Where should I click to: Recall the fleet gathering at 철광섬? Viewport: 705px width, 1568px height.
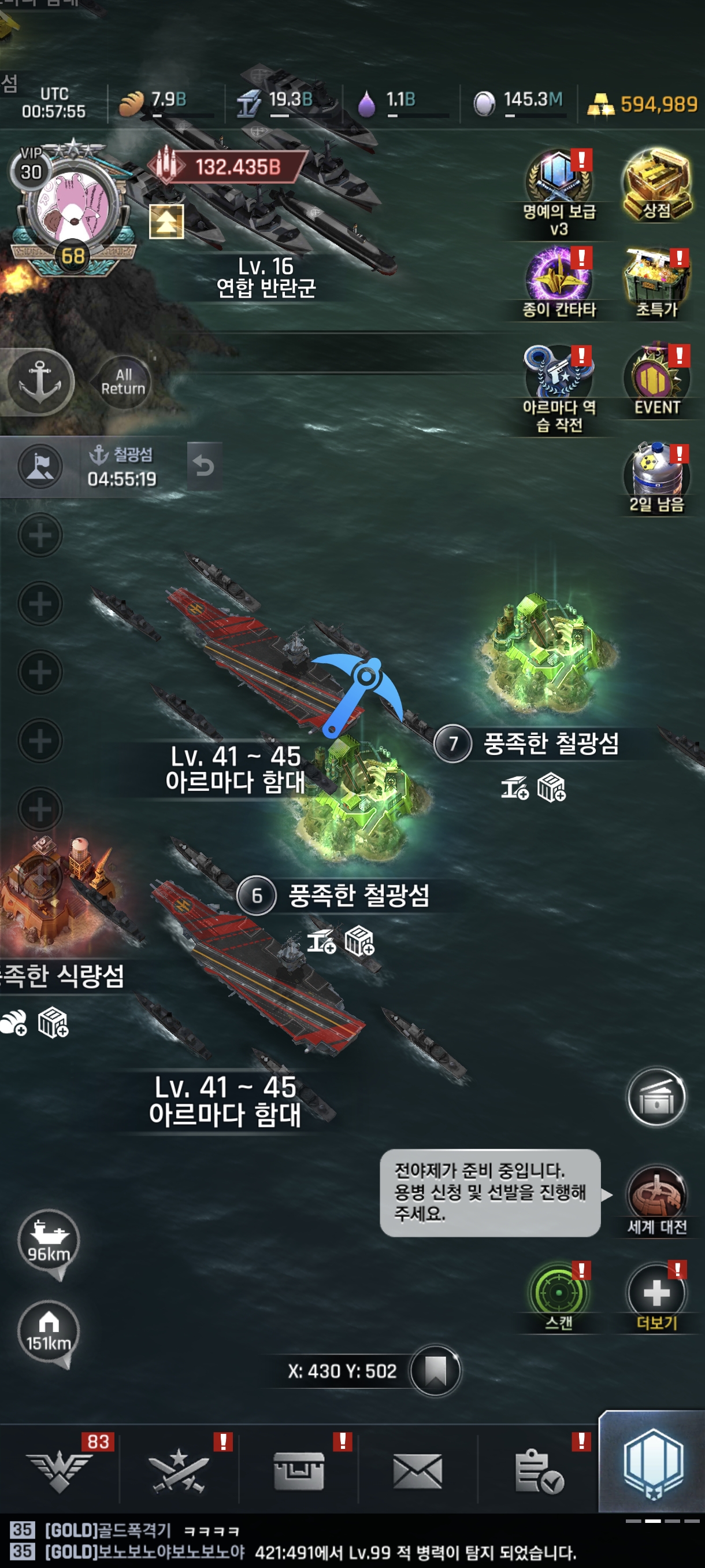click(204, 467)
